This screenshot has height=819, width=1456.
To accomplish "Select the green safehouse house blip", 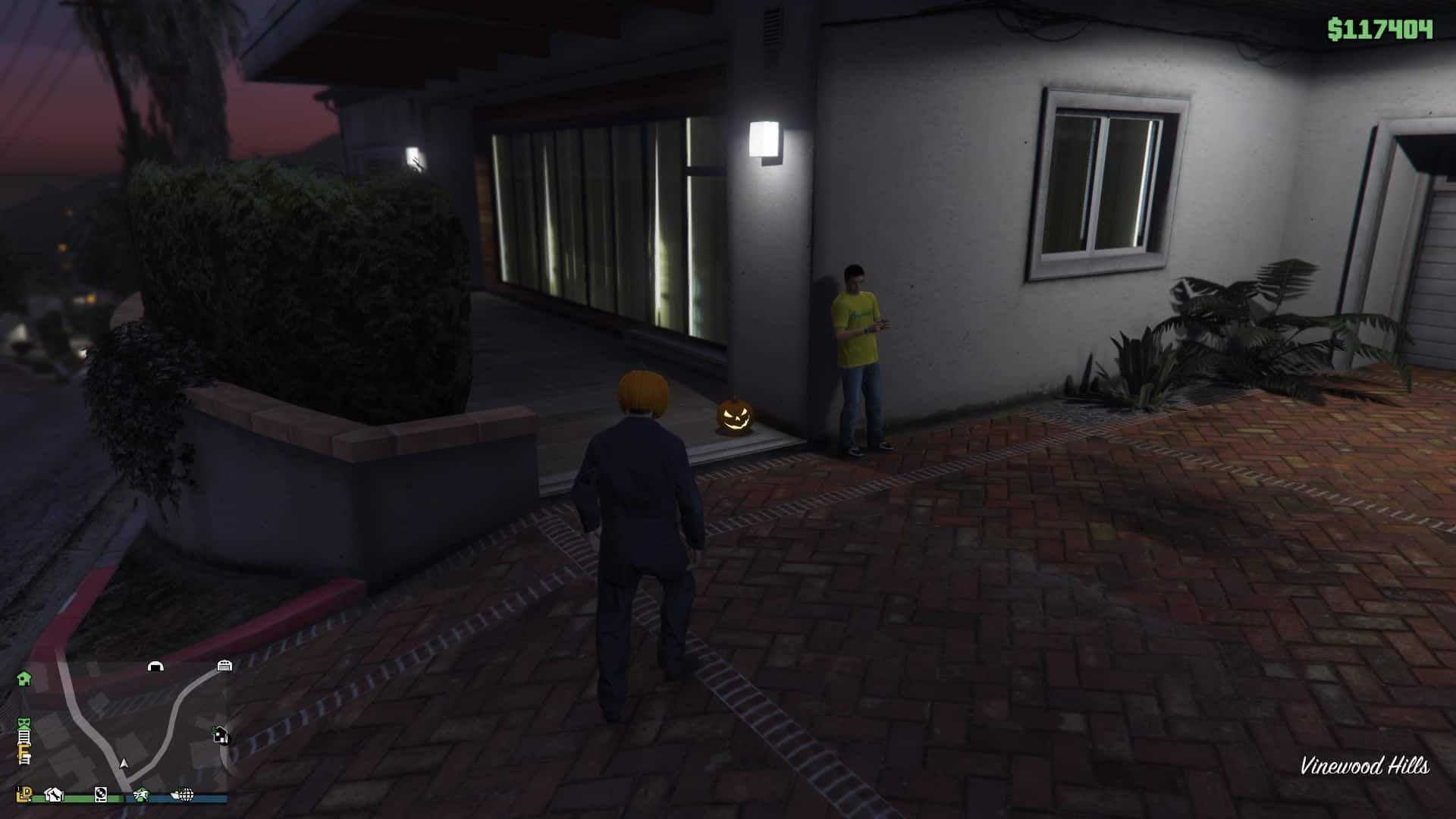I will [x=22, y=678].
